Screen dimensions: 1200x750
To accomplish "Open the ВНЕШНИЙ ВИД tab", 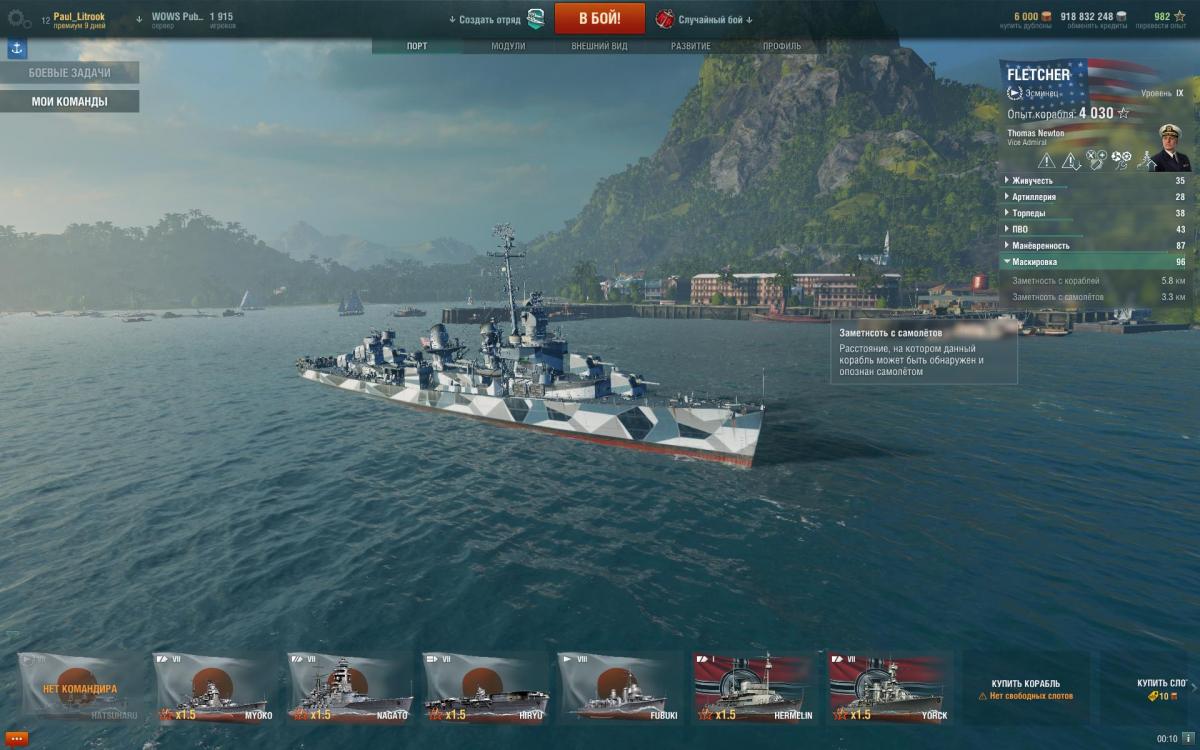I will click(x=599, y=46).
